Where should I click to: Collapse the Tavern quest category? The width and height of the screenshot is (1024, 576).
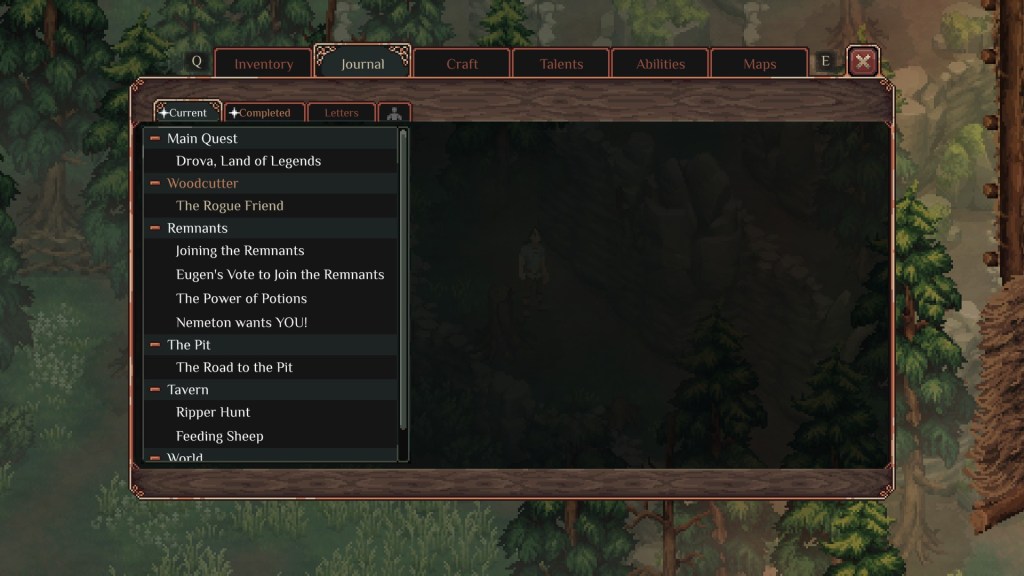pyautogui.click(x=155, y=390)
